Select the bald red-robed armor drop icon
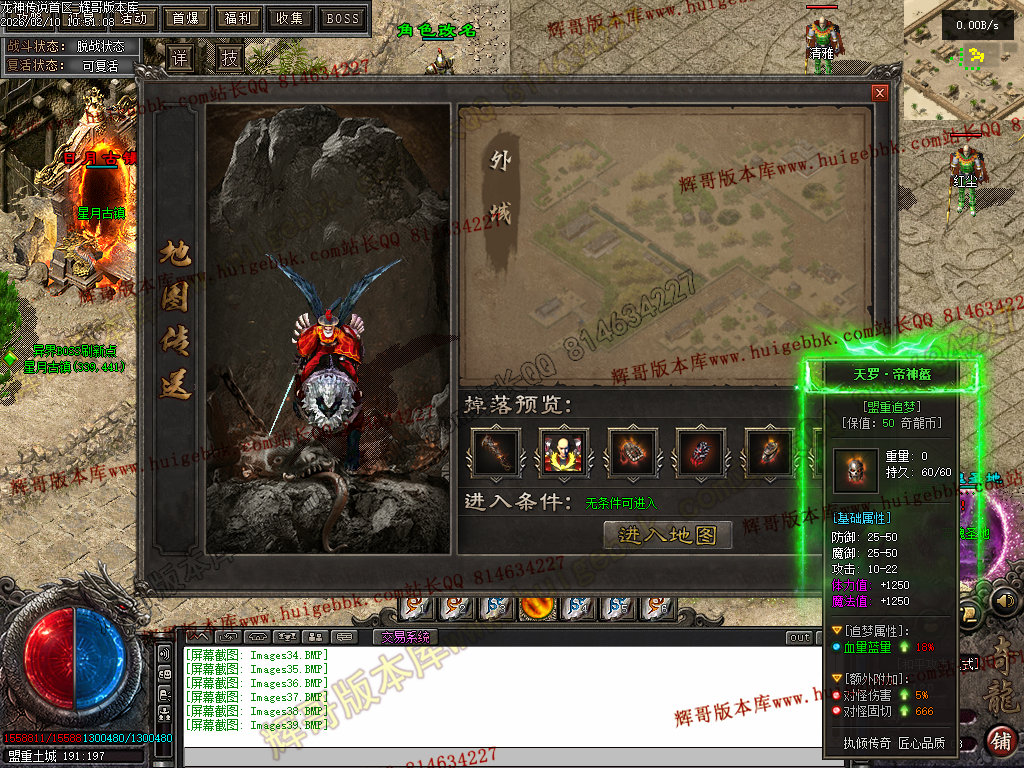Image resolution: width=1024 pixels, height=768 pixels. pos(563,452)
